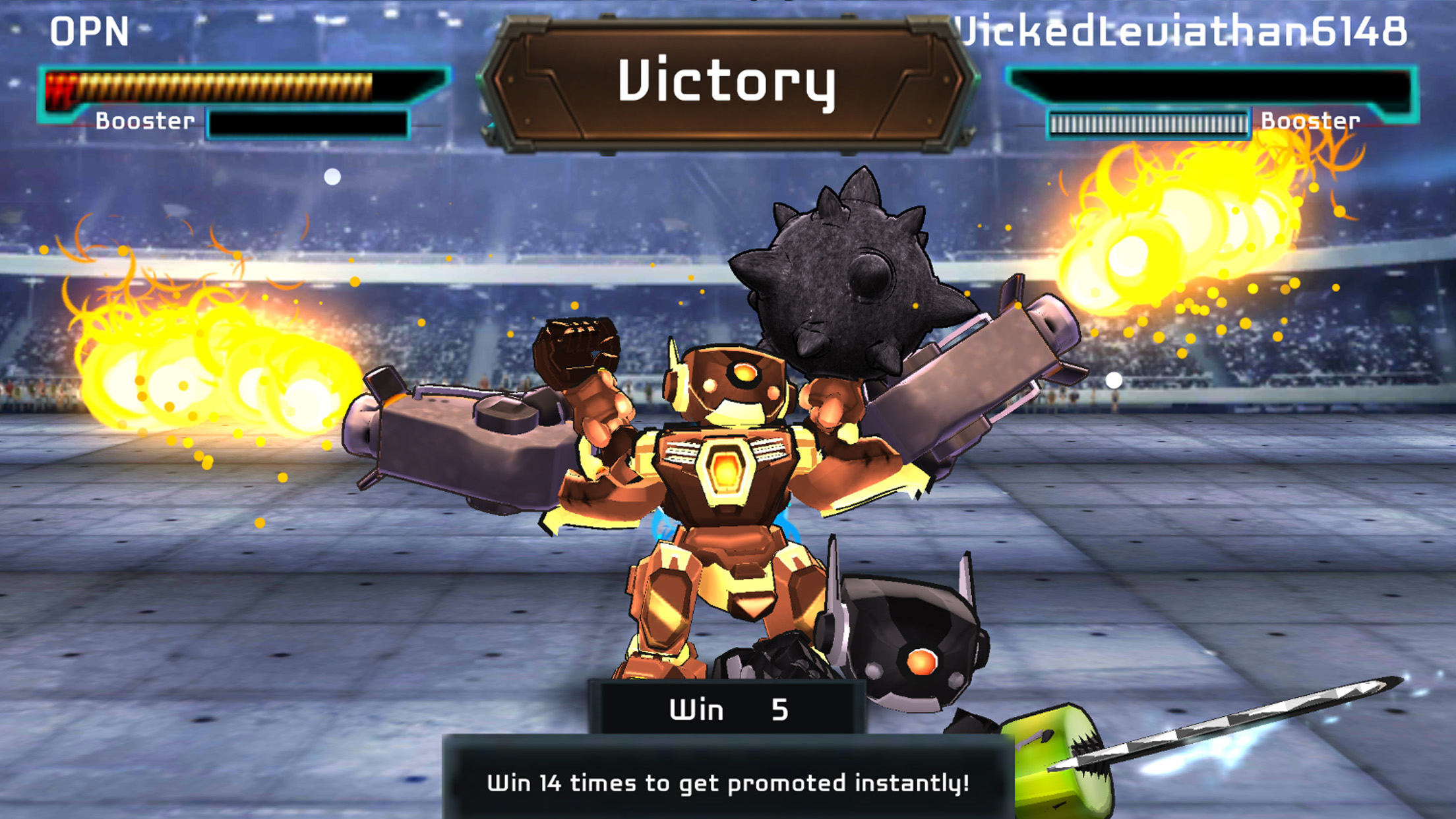This screenshot has width=1456, height=819.
Task: Tap the victorious robot's glowing chest core
Action: tap(729, 471)
